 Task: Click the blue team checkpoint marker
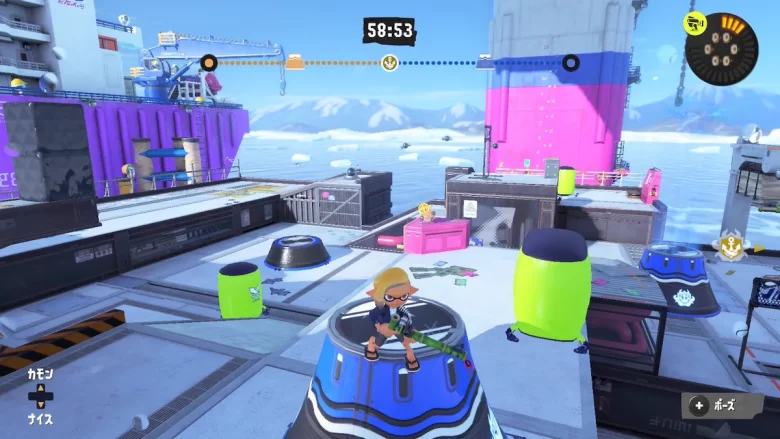click(x=485, y=62)
